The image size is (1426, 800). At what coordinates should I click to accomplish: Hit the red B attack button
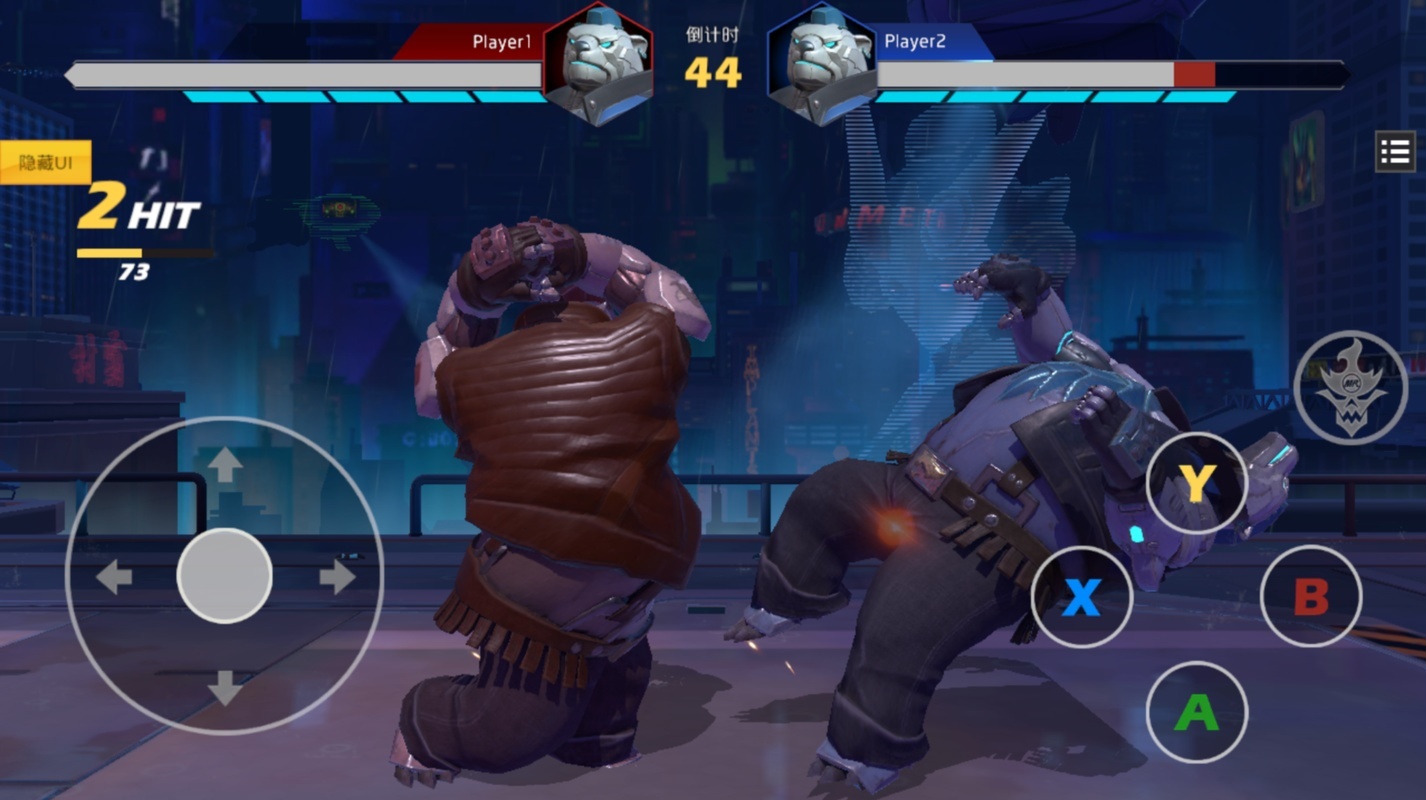coord(1310,597)
